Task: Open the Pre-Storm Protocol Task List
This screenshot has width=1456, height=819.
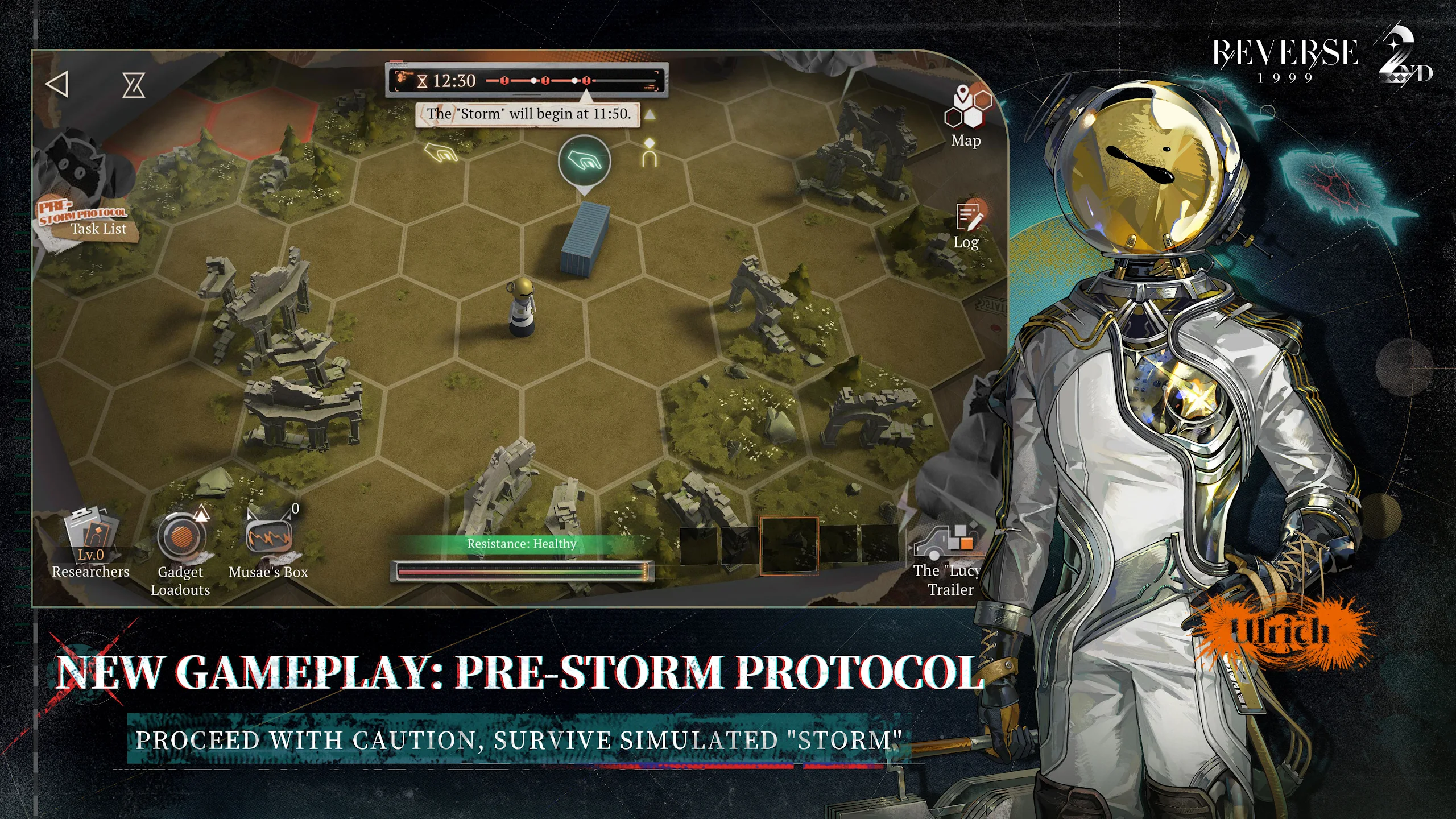Action: point(88,219)
